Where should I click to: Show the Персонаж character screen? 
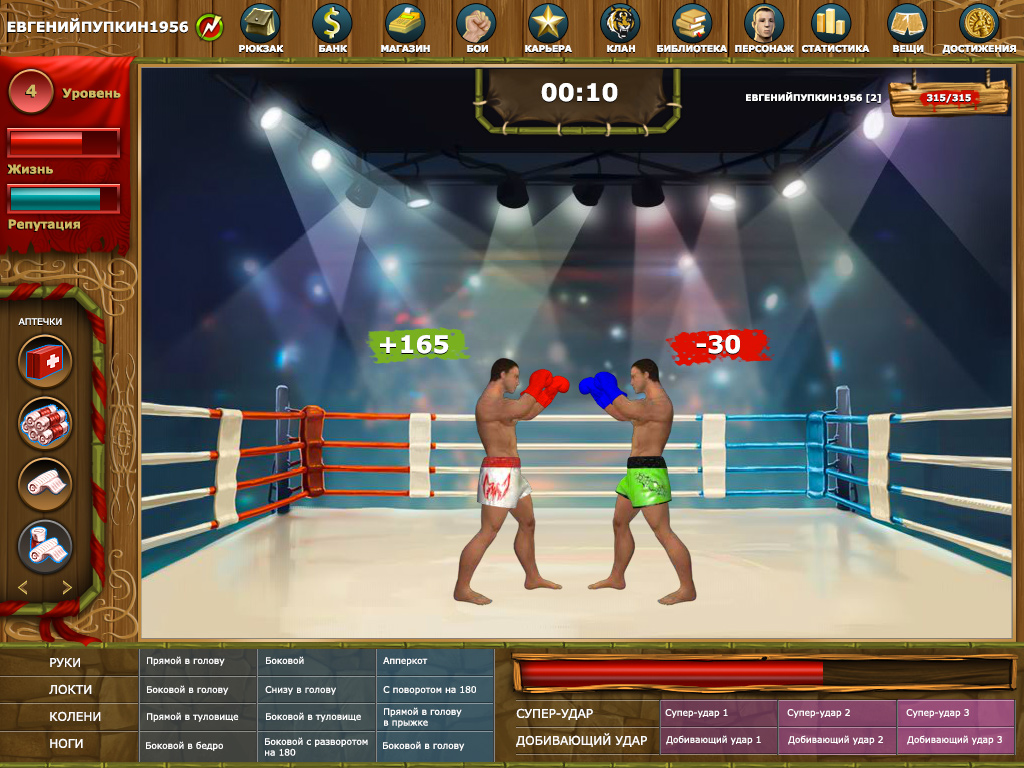pyautogui.click(x=764, y=26)
